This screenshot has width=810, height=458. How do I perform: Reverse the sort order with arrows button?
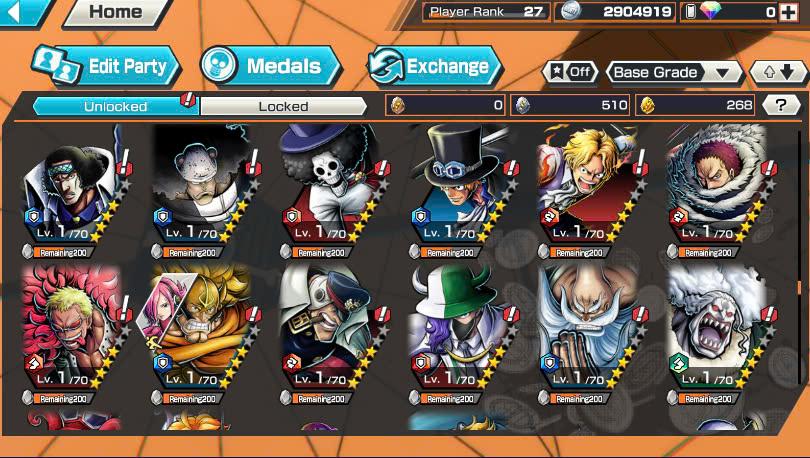click(778, 72)
